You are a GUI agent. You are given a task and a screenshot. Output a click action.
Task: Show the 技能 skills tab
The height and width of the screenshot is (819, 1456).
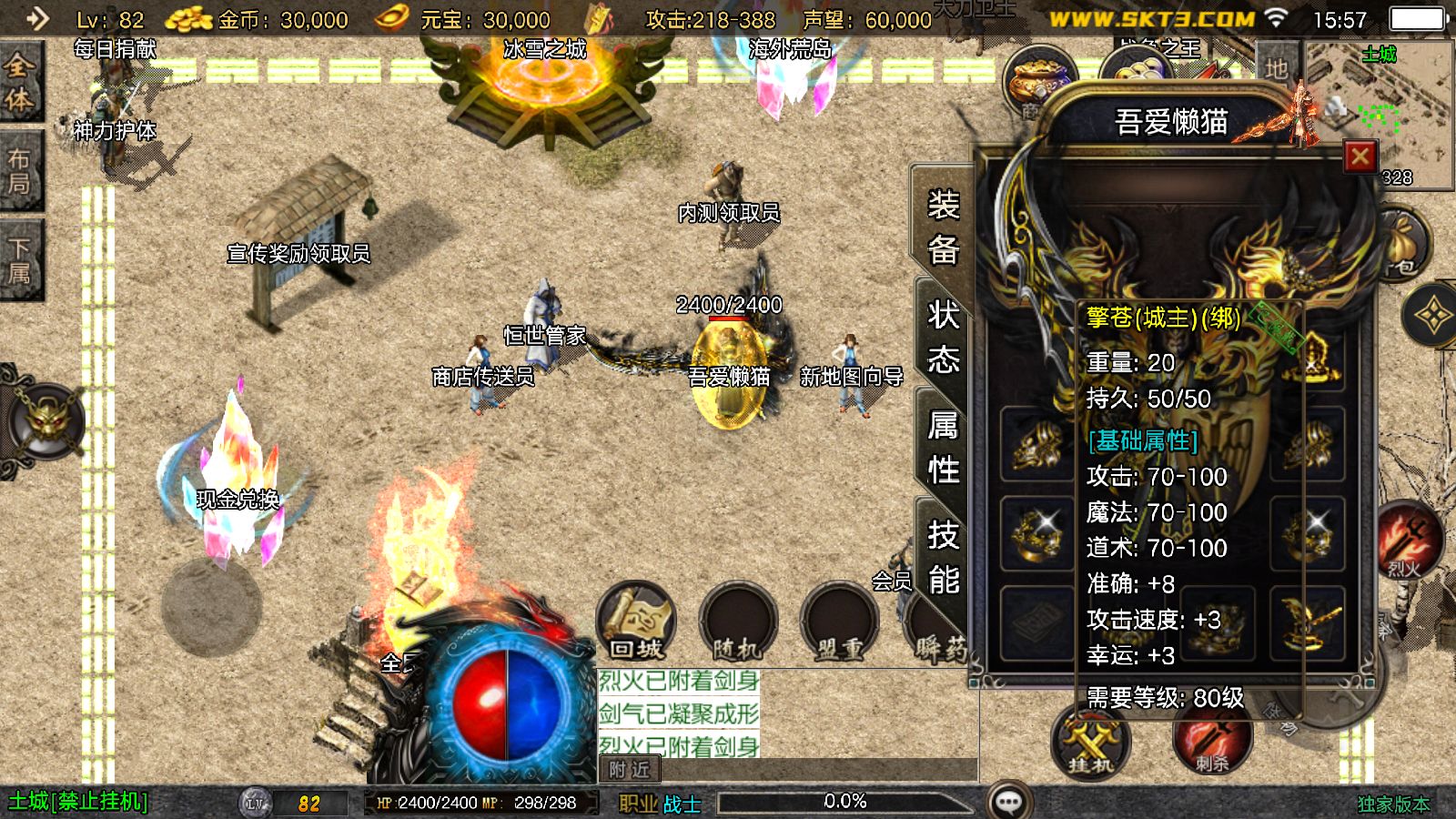pyautogui.click(x=943, y=557)
